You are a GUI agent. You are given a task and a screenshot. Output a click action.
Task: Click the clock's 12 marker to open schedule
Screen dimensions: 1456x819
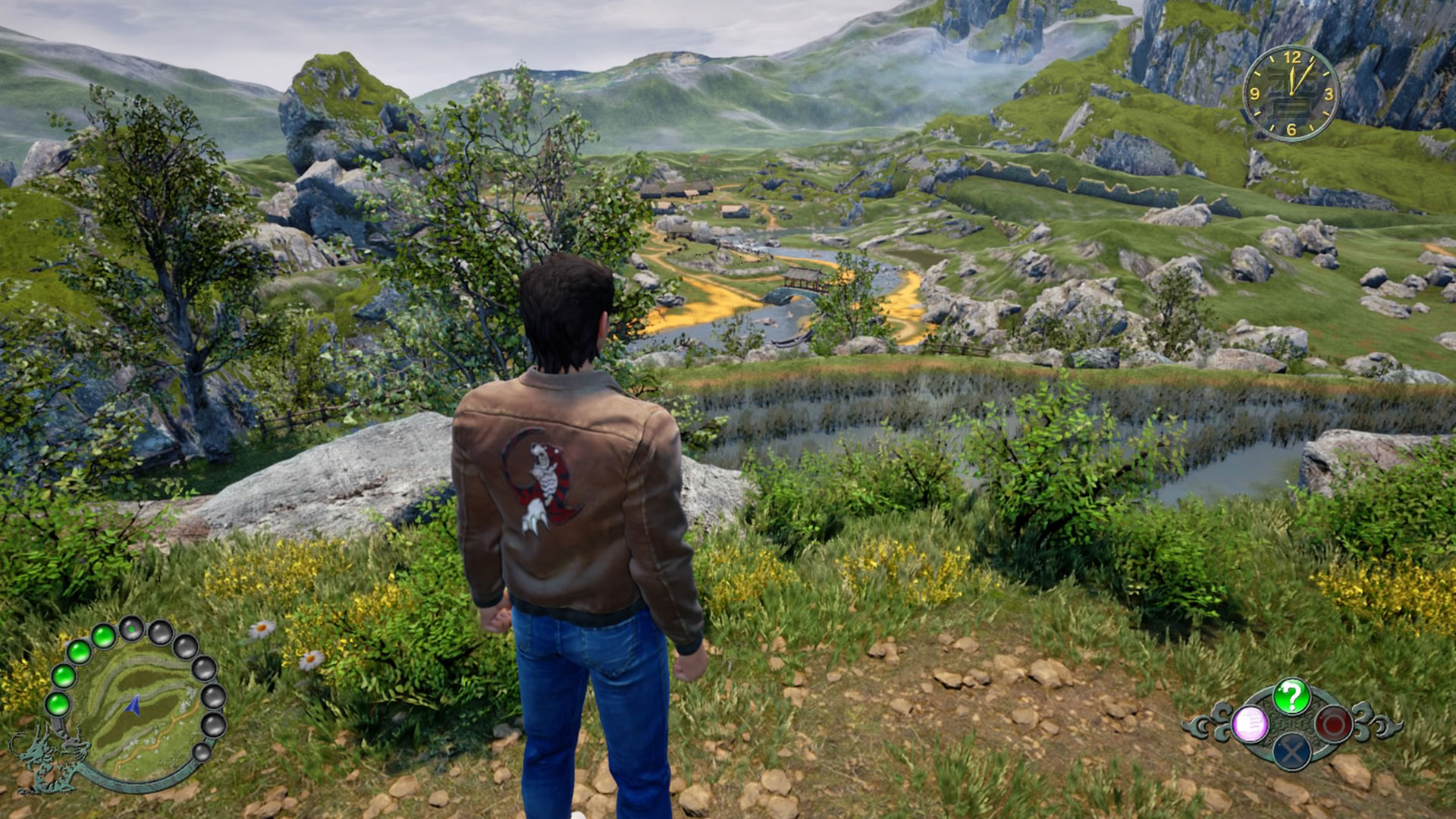1293,58
